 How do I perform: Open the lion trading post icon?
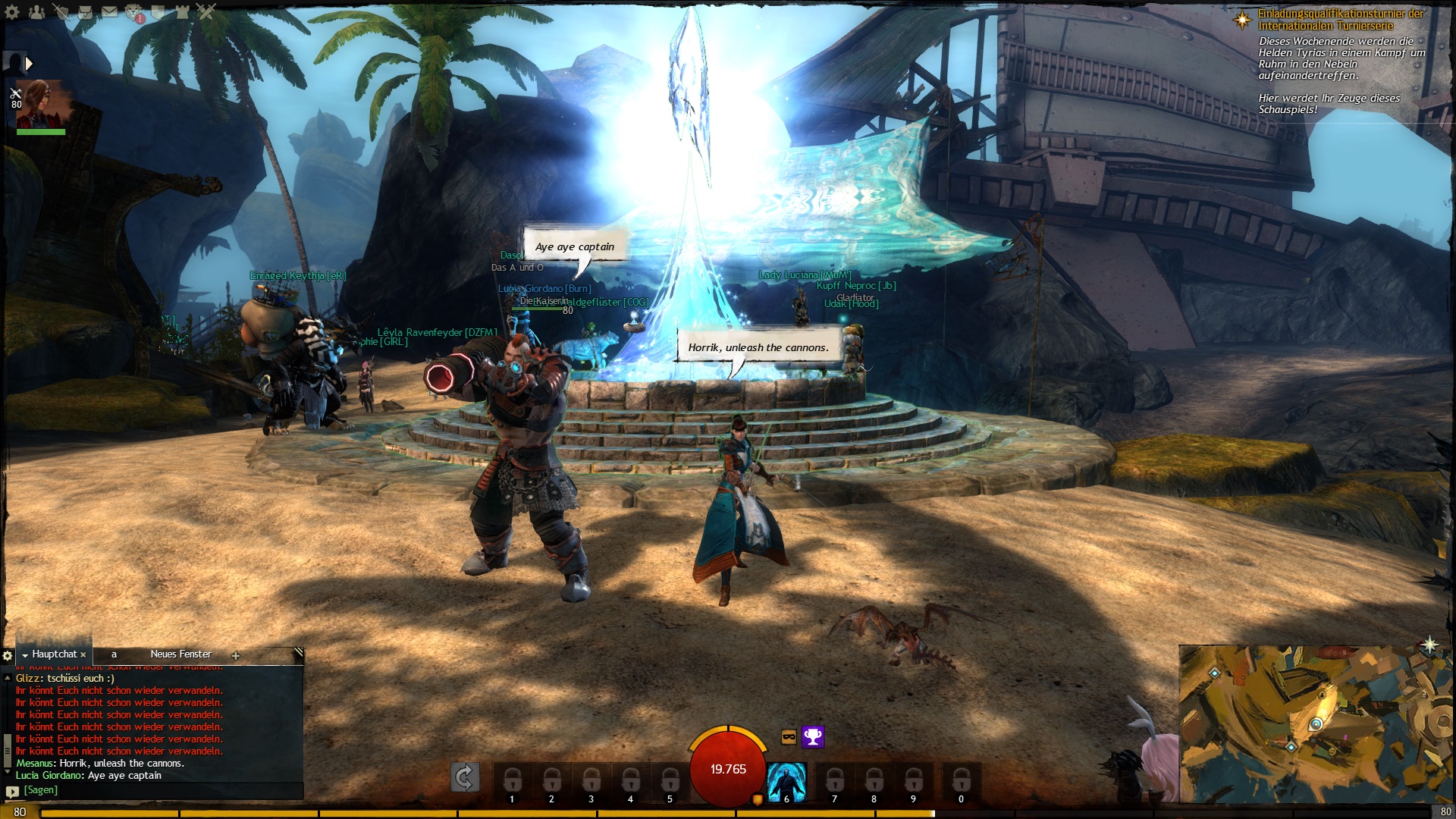pos(134,11)
